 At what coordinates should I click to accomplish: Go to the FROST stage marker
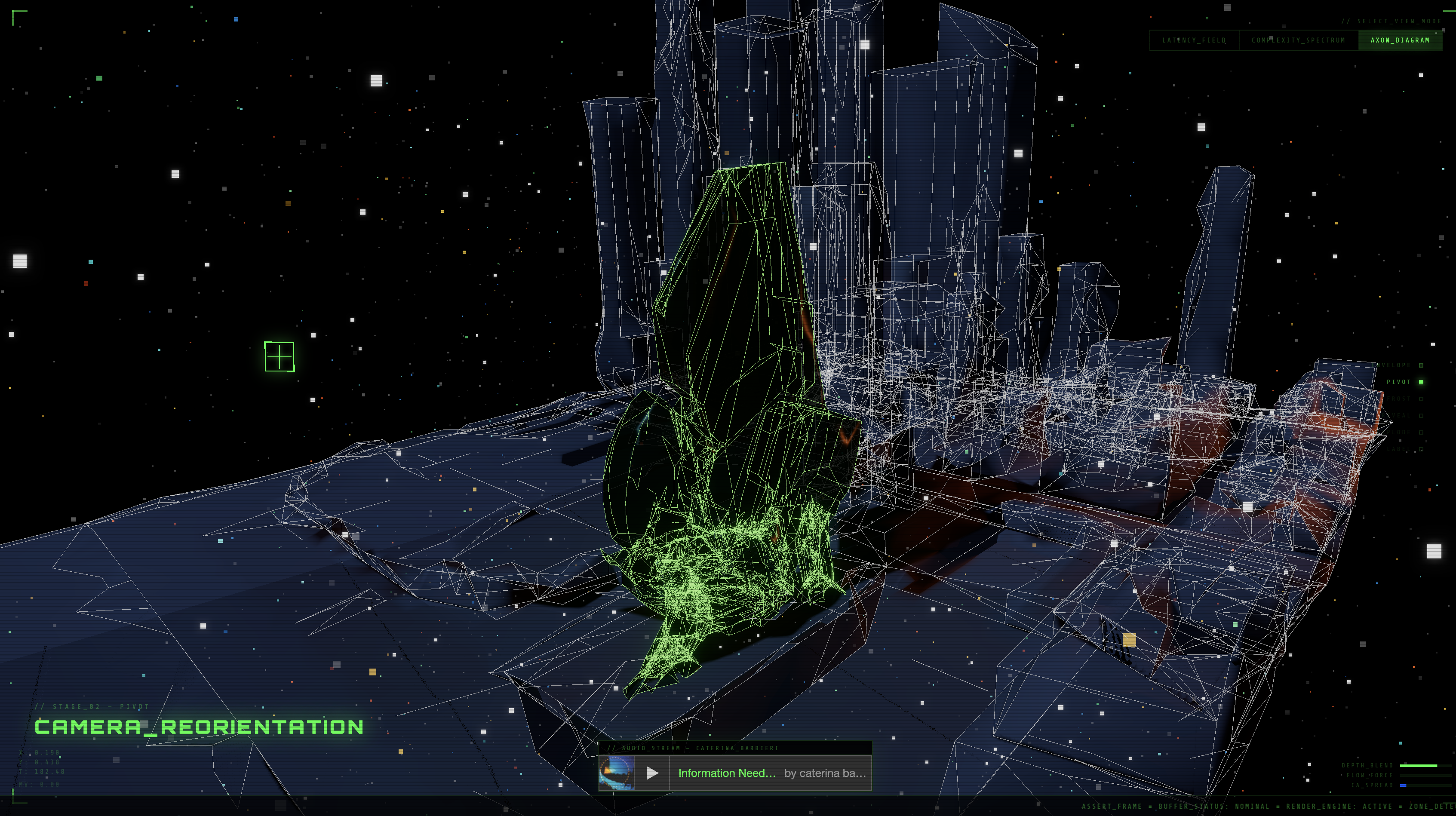point(1421,399)
